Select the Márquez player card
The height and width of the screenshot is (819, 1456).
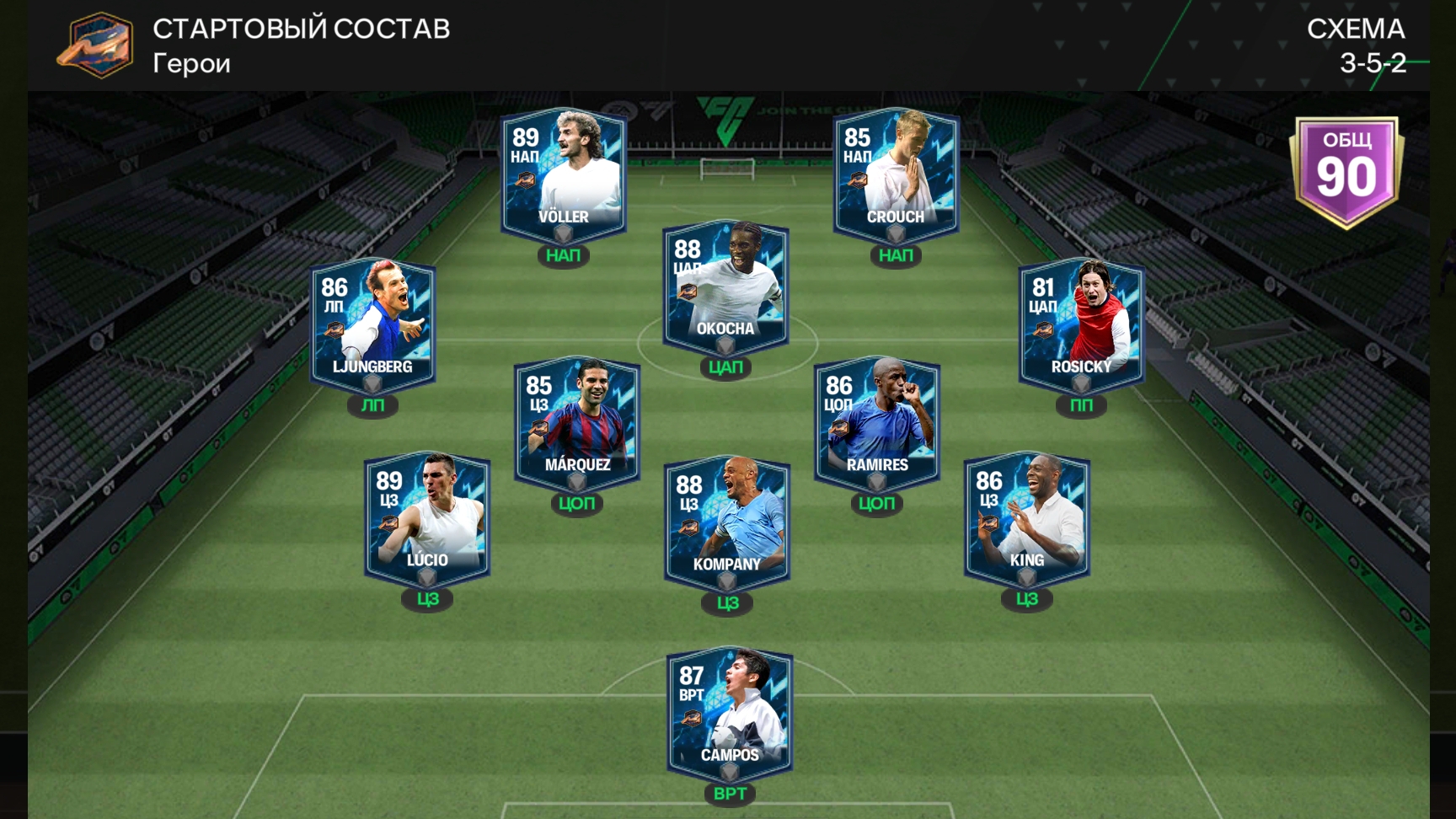point(577,425)
